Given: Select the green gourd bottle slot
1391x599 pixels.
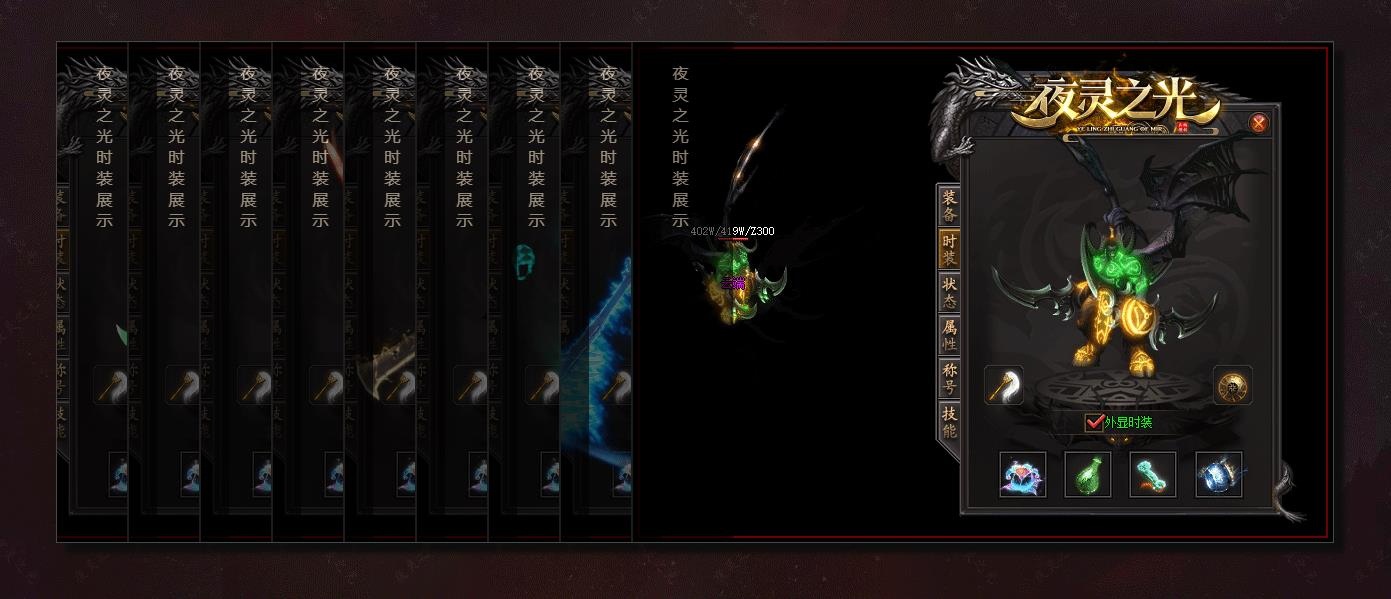Looking at the screenshot, I should click(1088, 474).
